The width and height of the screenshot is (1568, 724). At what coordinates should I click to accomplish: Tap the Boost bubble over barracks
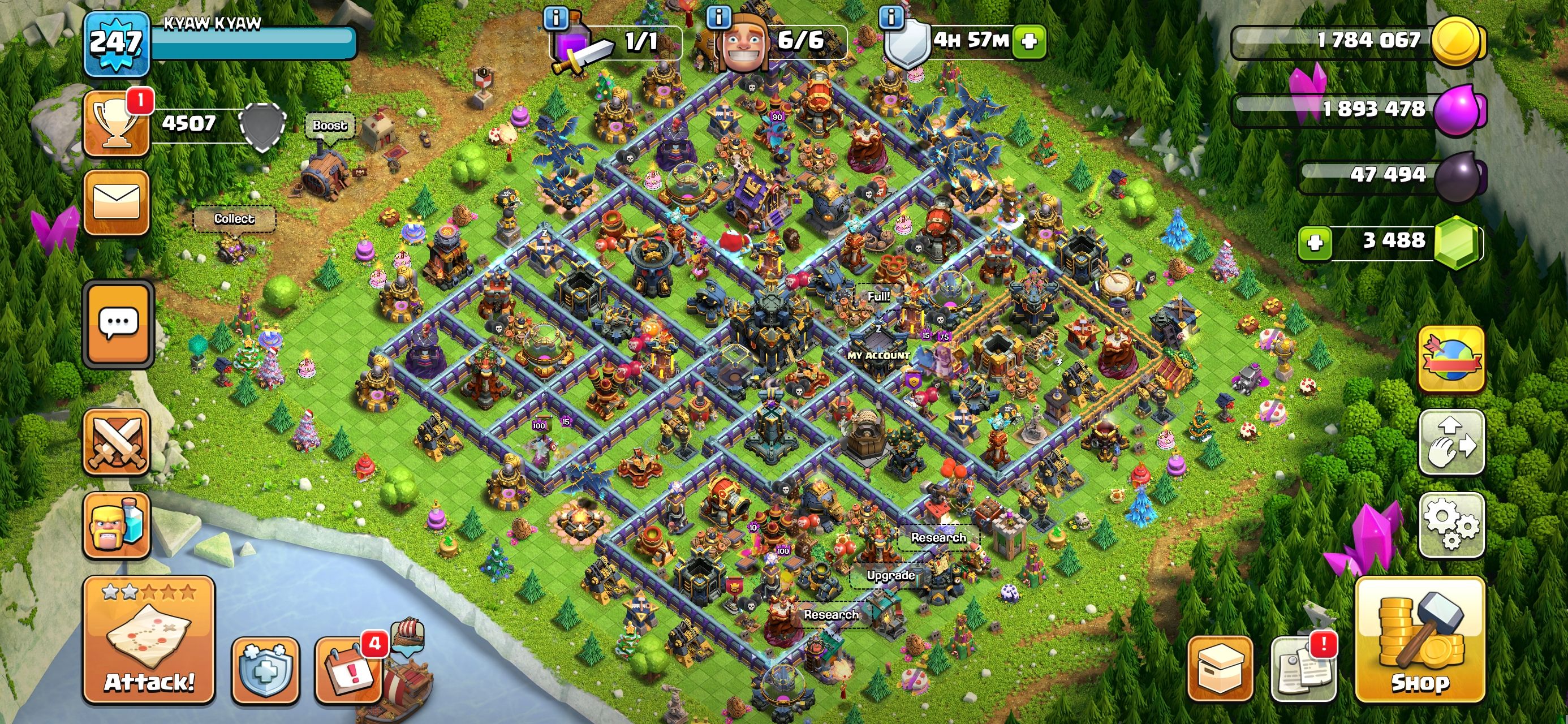point(329,126)
